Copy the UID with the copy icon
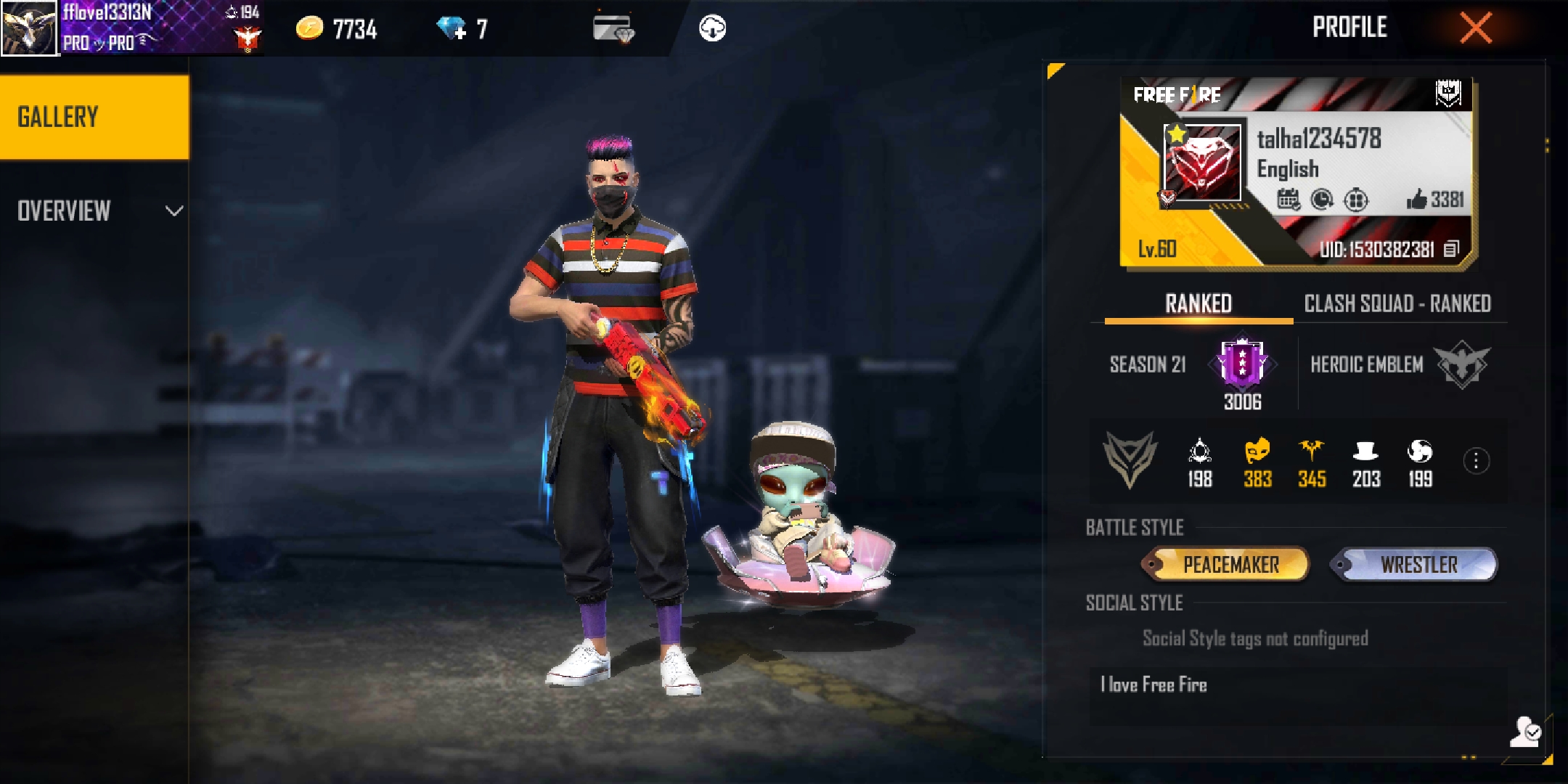 tap(1451, 250)
